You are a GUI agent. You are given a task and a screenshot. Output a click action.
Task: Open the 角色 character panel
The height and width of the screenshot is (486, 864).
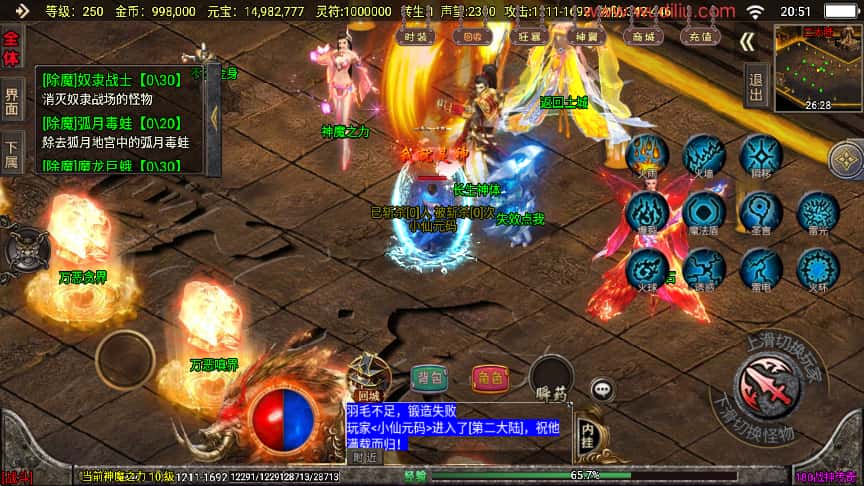point(489,377)
